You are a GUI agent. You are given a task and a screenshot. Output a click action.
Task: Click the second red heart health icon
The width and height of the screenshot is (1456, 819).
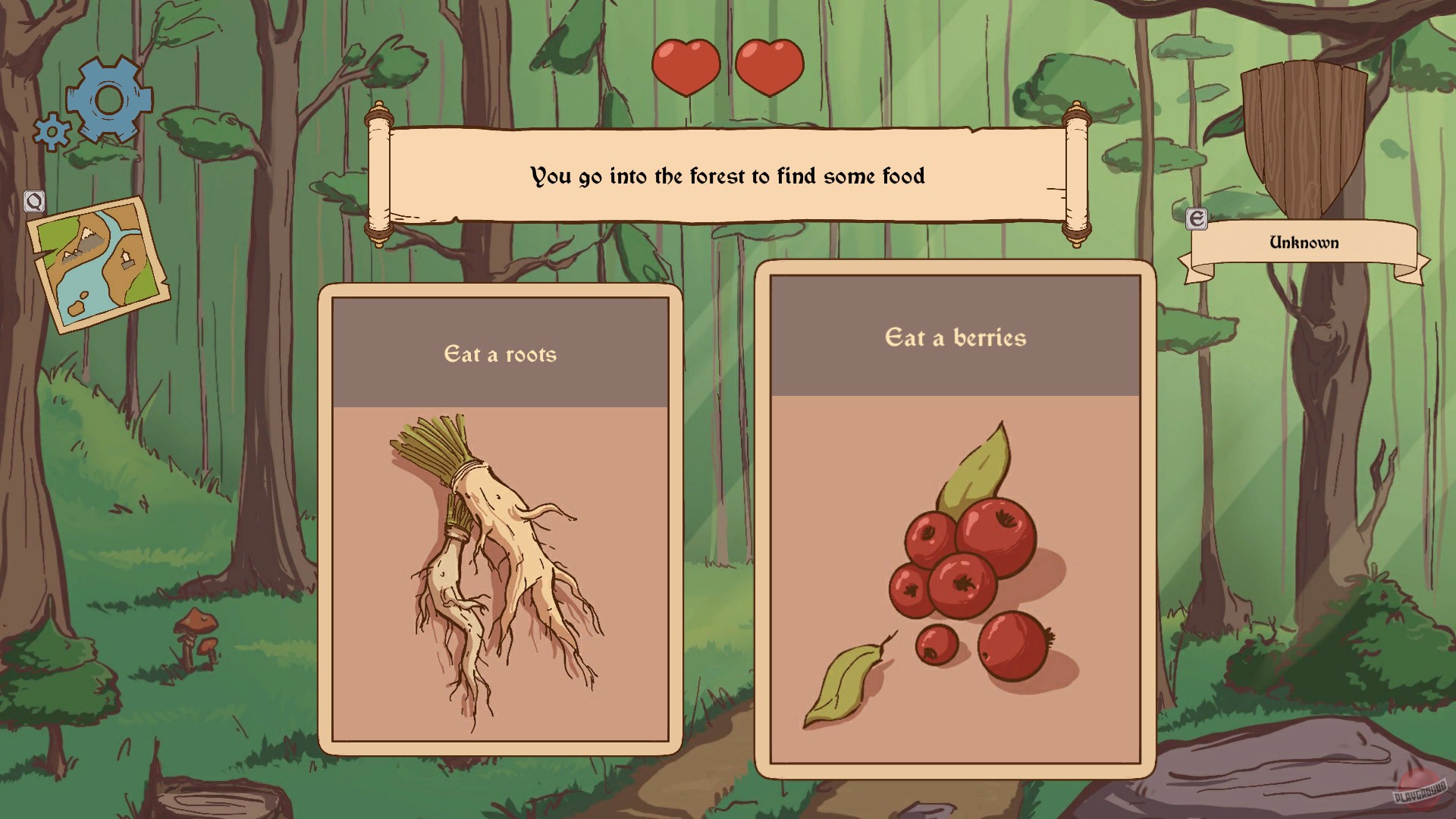(768, 67)
